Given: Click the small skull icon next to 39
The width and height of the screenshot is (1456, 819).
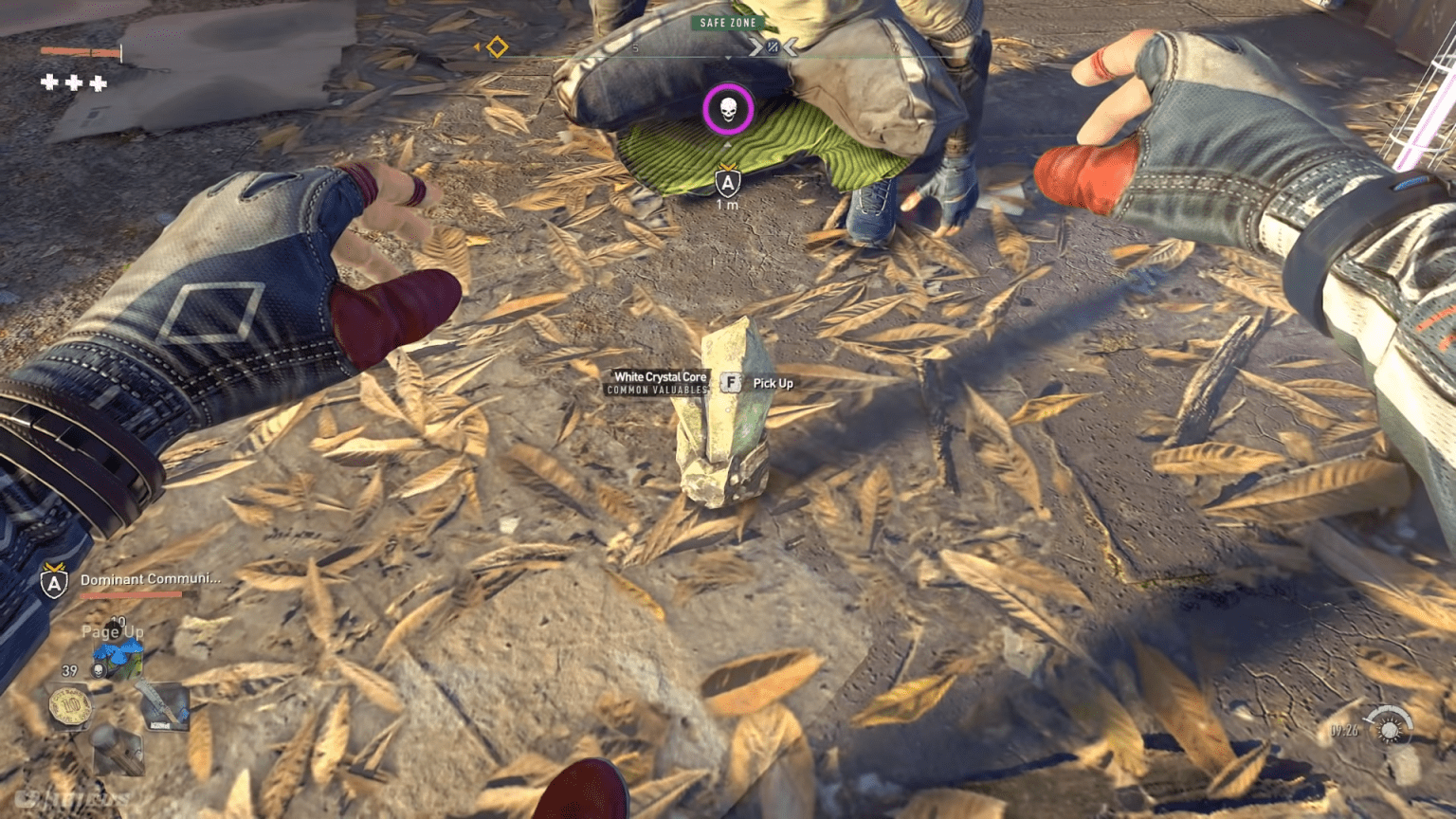Looking at the screenshot, I should pos(98,670).
